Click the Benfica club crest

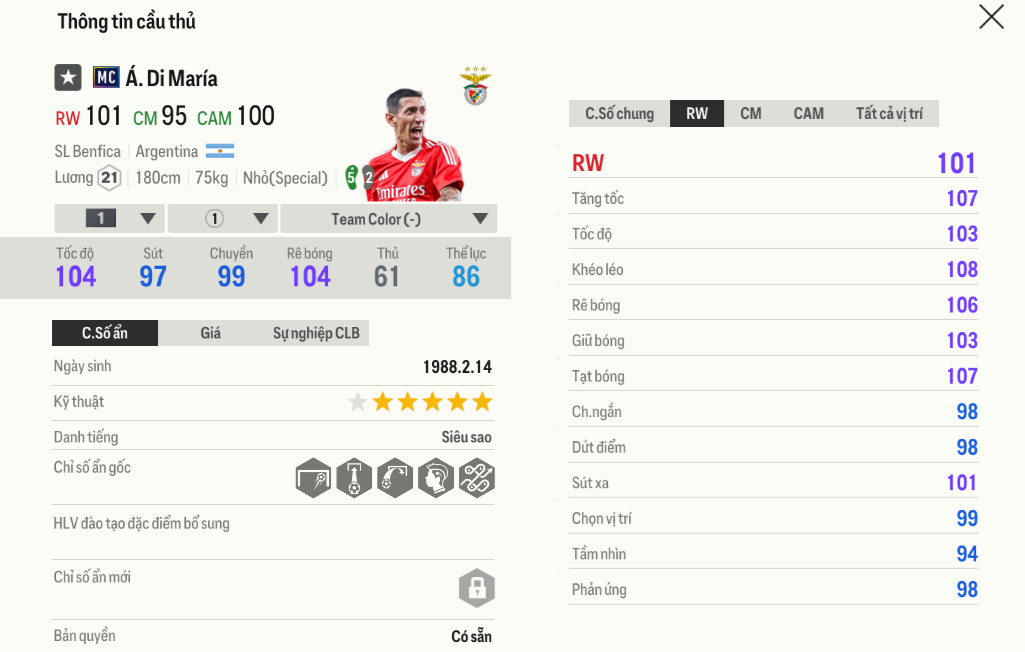point(475,87)
